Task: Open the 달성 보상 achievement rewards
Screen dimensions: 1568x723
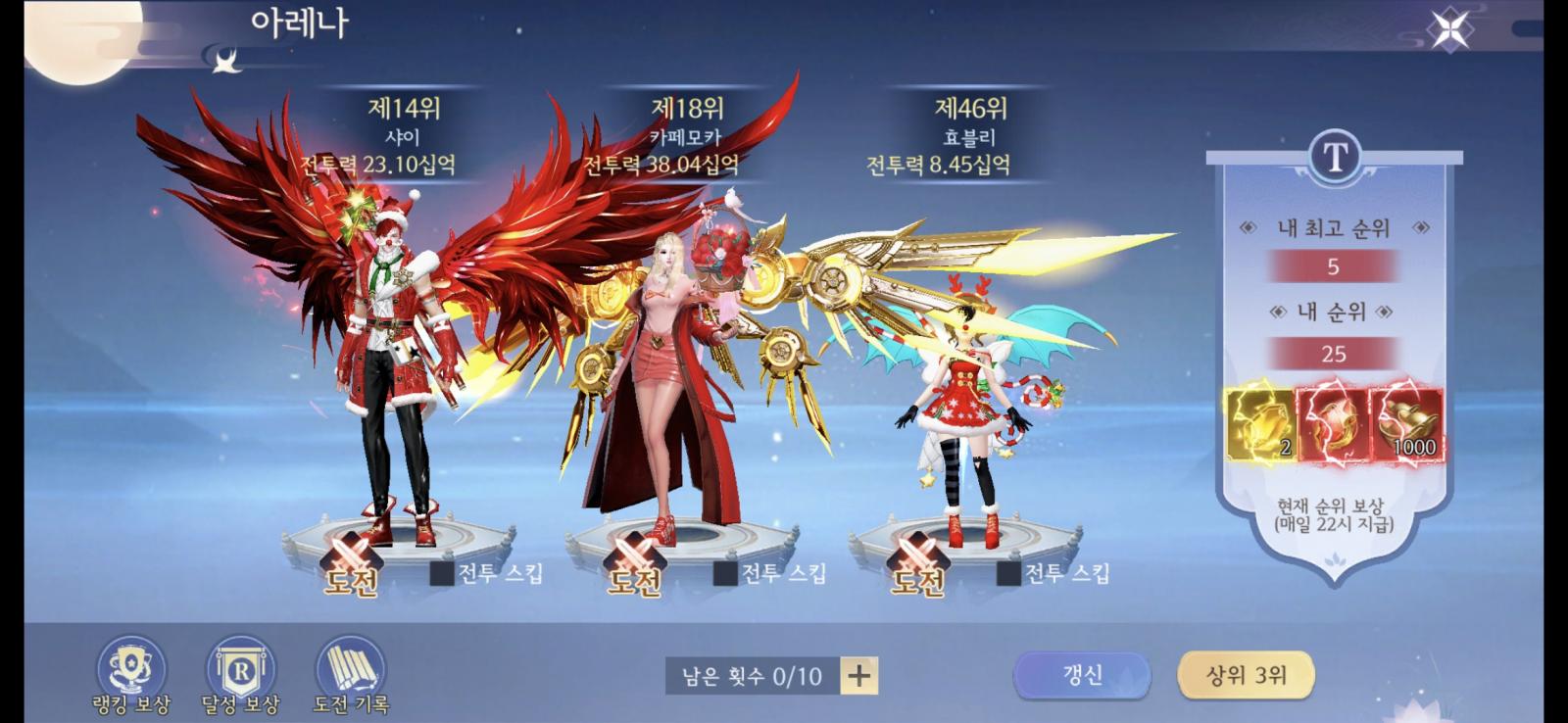Action: (240, 672)
